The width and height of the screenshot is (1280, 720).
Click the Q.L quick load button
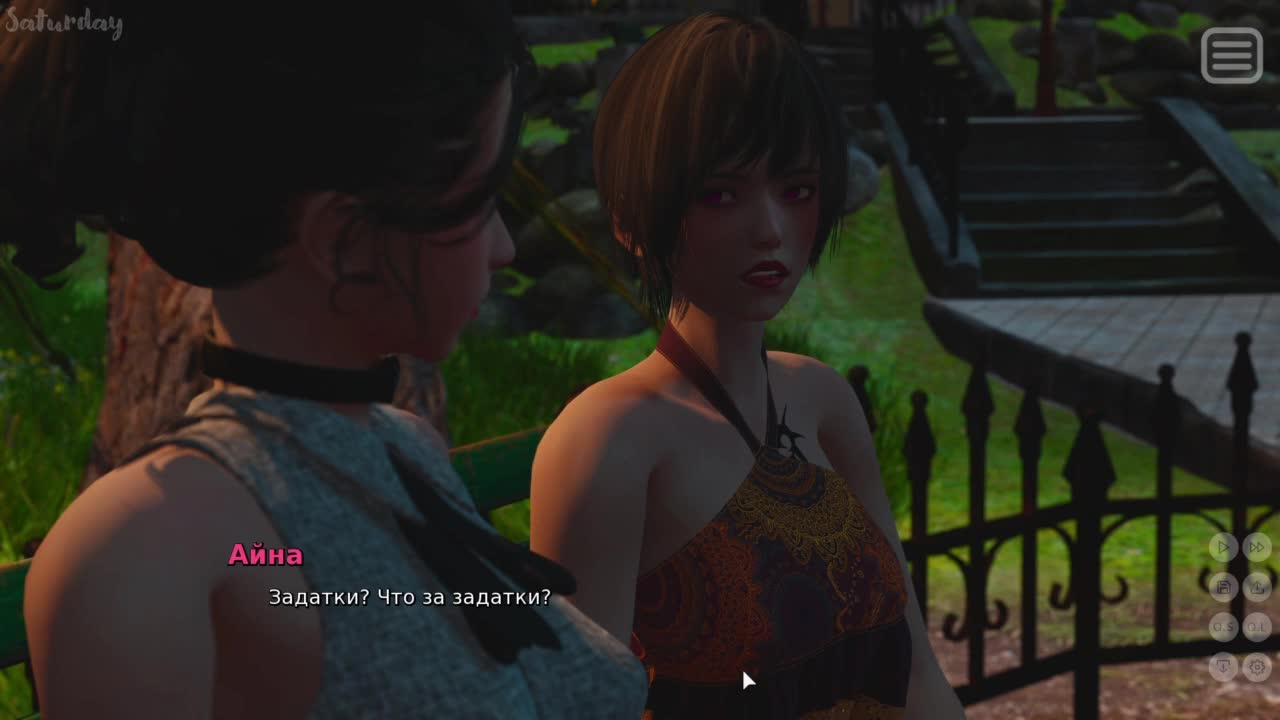point(1257,627)
